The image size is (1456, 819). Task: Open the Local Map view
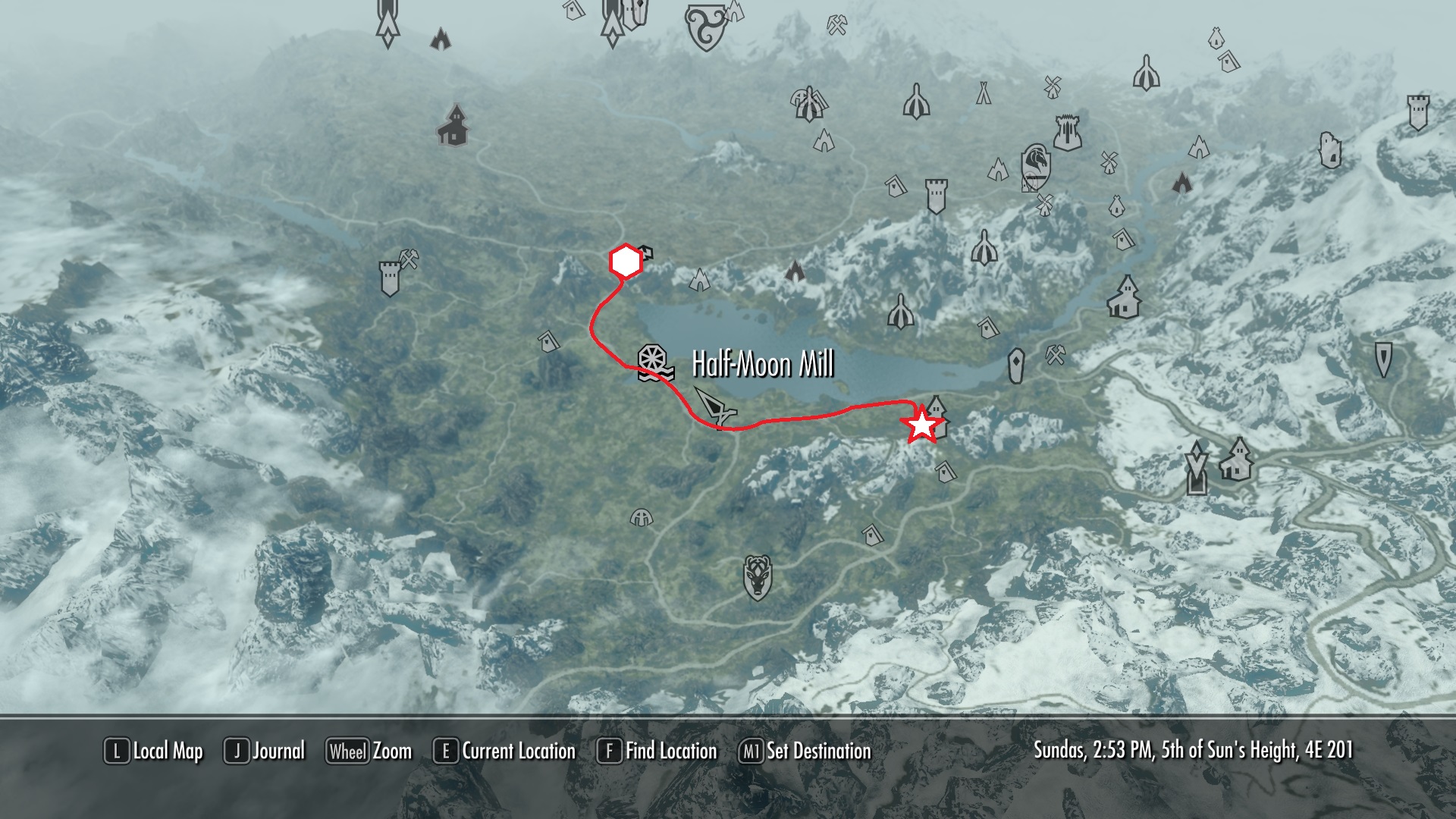point(154,752)
